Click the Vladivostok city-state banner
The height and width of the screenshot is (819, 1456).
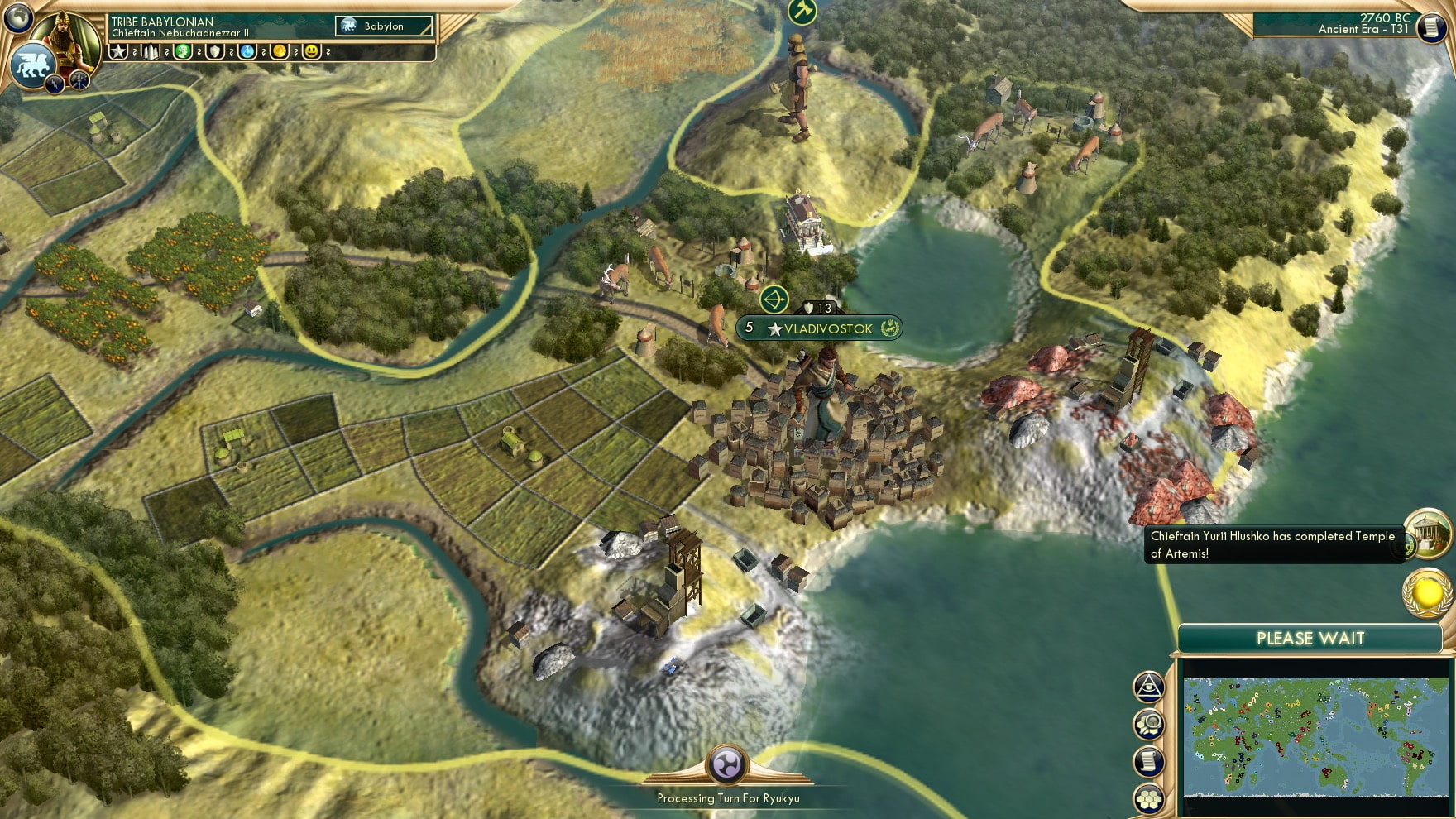pos(819,328)
